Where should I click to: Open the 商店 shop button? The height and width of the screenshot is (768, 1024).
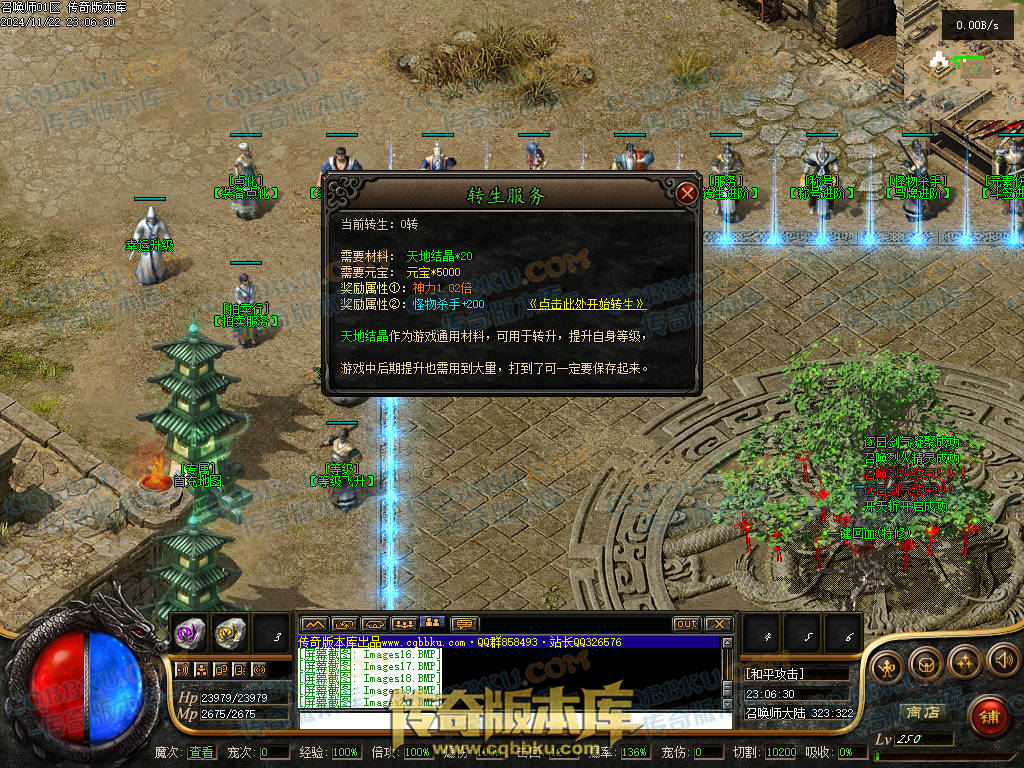[x=922, y=713]
